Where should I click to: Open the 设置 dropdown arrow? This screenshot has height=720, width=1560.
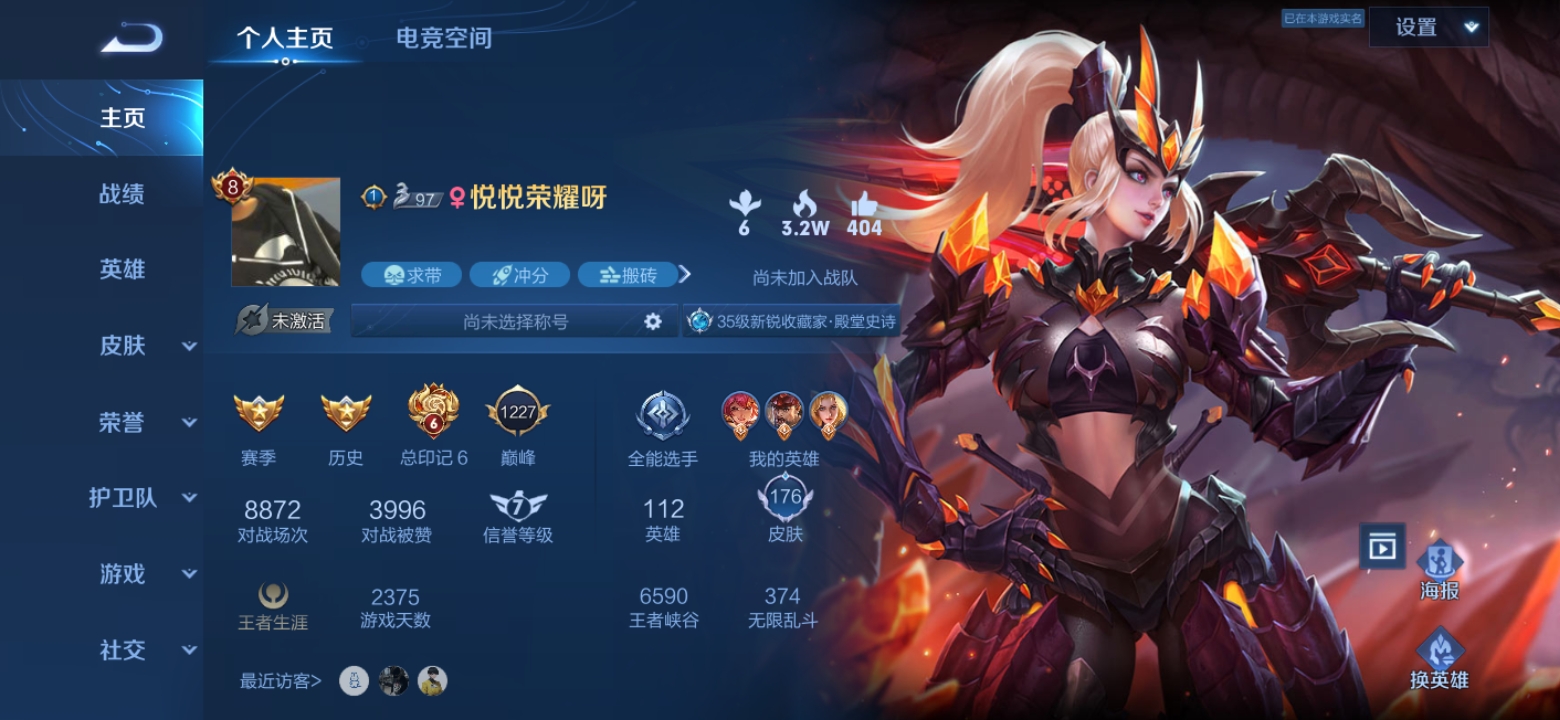point(1468,27)
